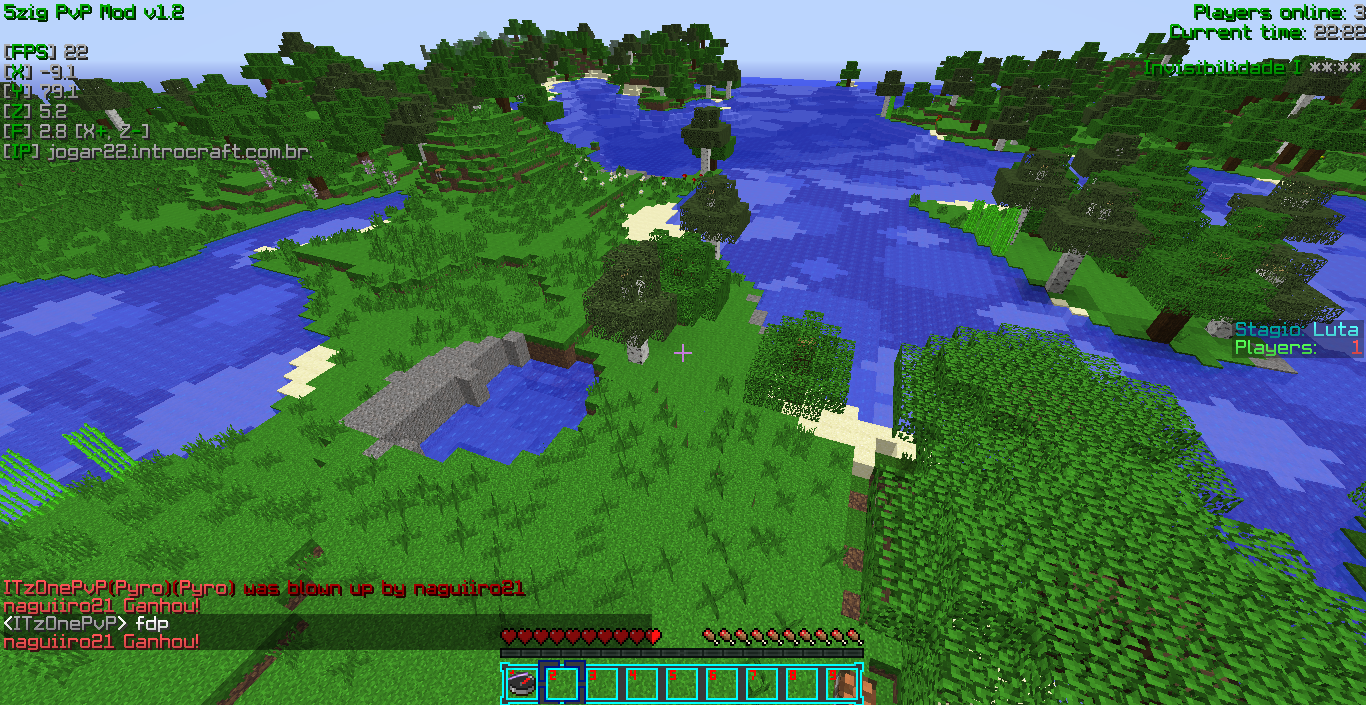Viewport: 1366px width, 705px height.
Task: Select the compass in hotbar slot 1
Action: [x=521, y=684]
